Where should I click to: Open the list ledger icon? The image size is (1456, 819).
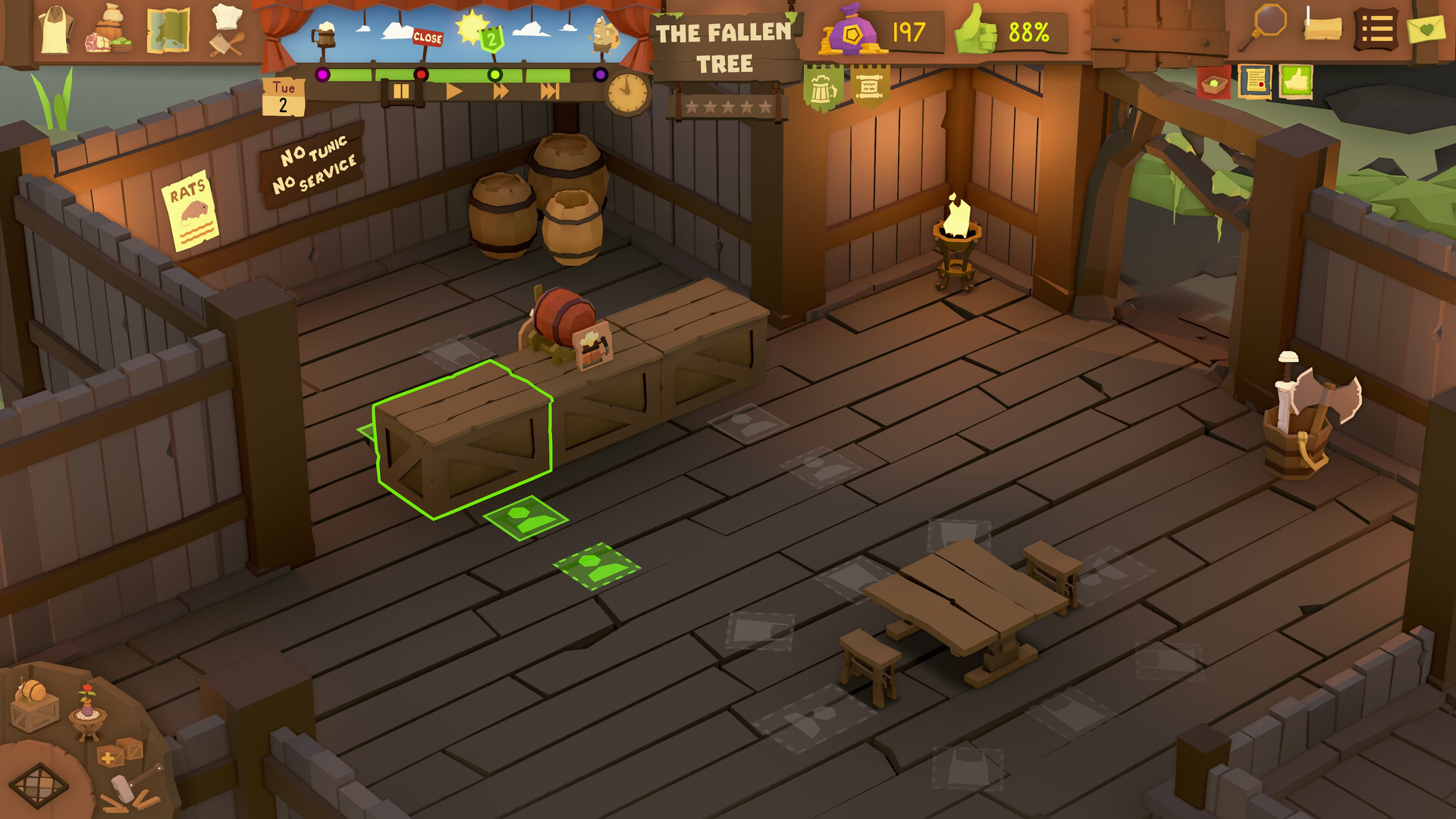point(1376,28)
